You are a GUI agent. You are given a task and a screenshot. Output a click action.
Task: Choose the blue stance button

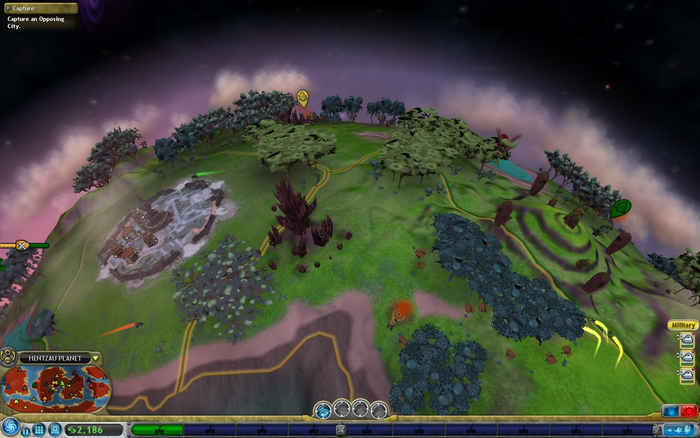pyautogui.click(x=670, y=411)
